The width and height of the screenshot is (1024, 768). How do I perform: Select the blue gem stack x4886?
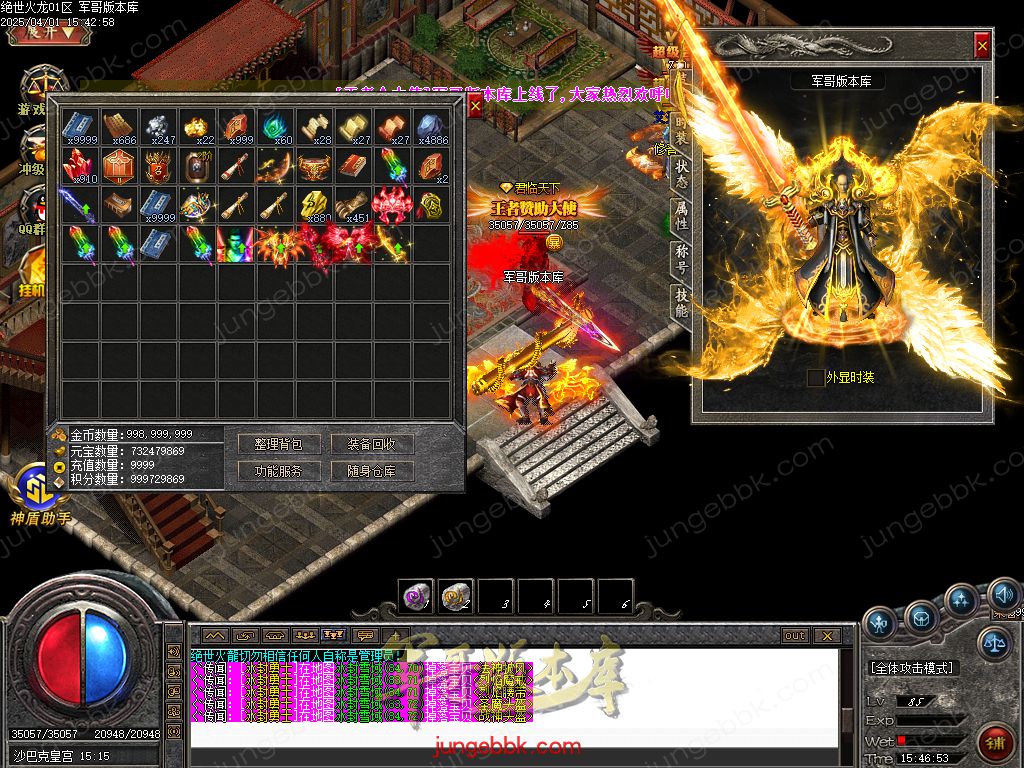point(432,128)
